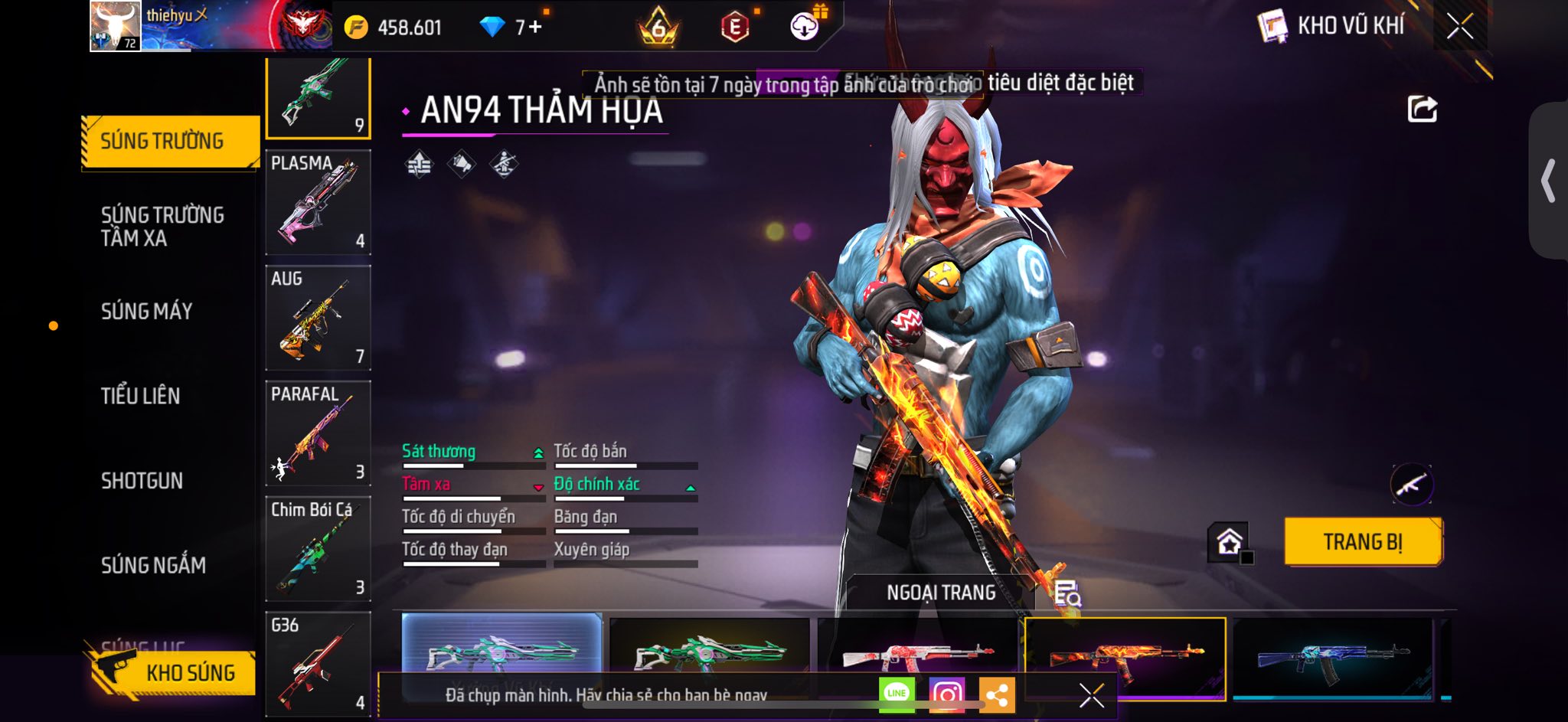Pick the Chim Bói Cá weapon tile

(x=318, y=548)
